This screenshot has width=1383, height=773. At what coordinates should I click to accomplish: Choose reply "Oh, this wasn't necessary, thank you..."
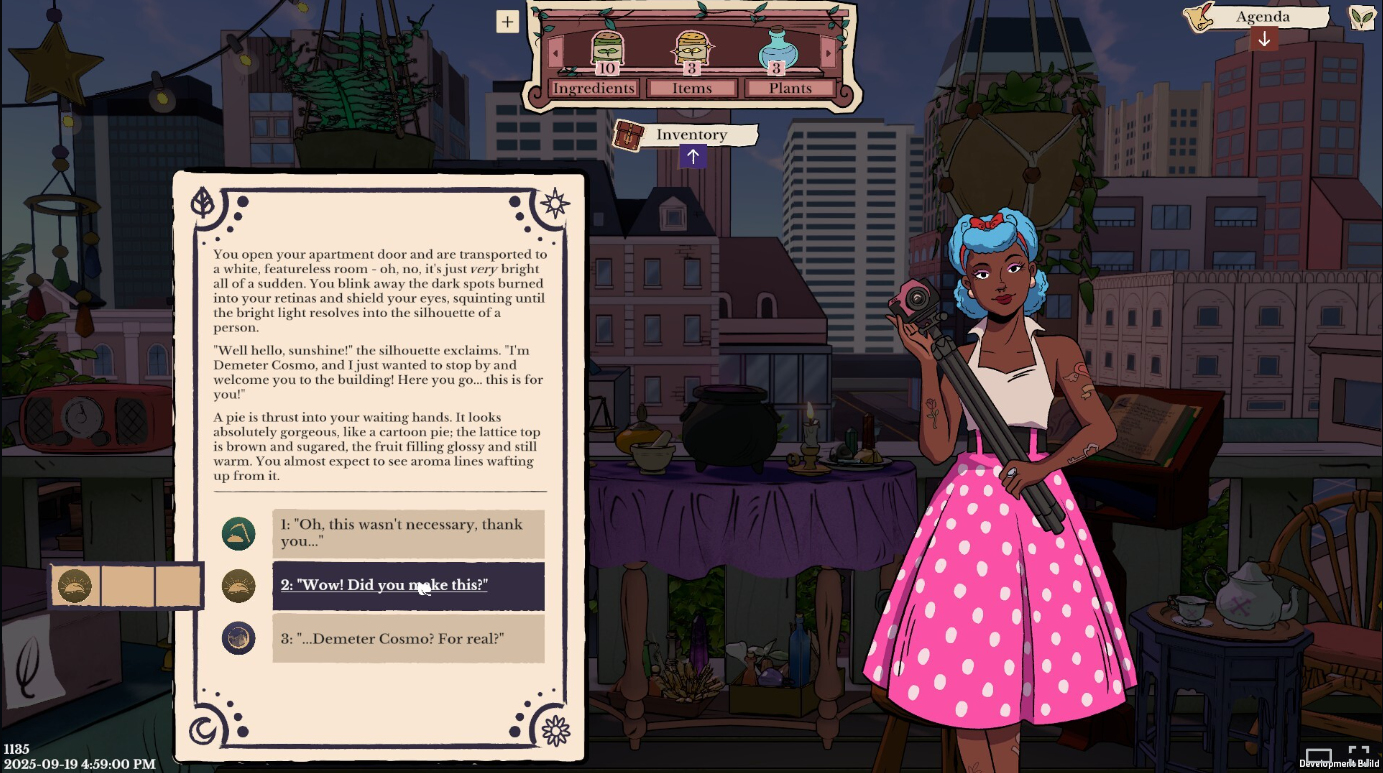[x=408, y=533]
